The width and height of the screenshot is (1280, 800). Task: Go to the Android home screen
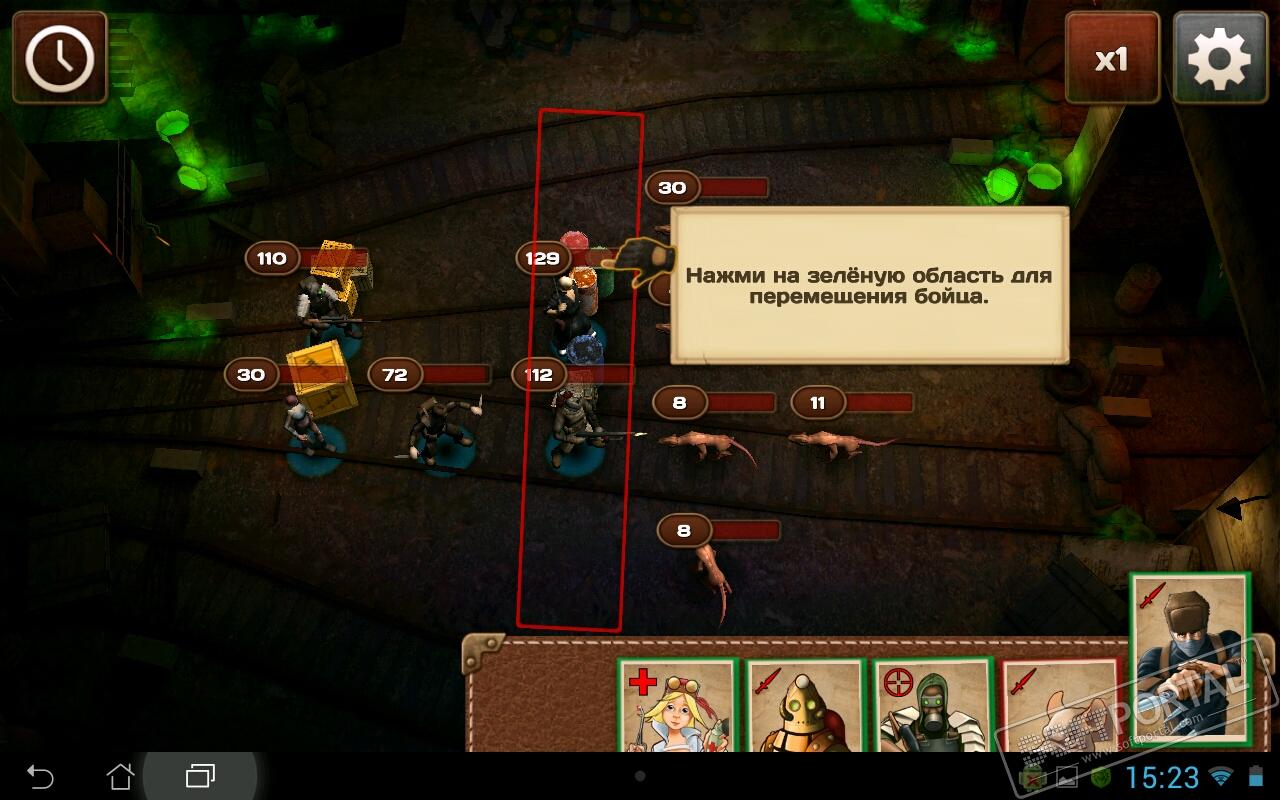point(120,776)
